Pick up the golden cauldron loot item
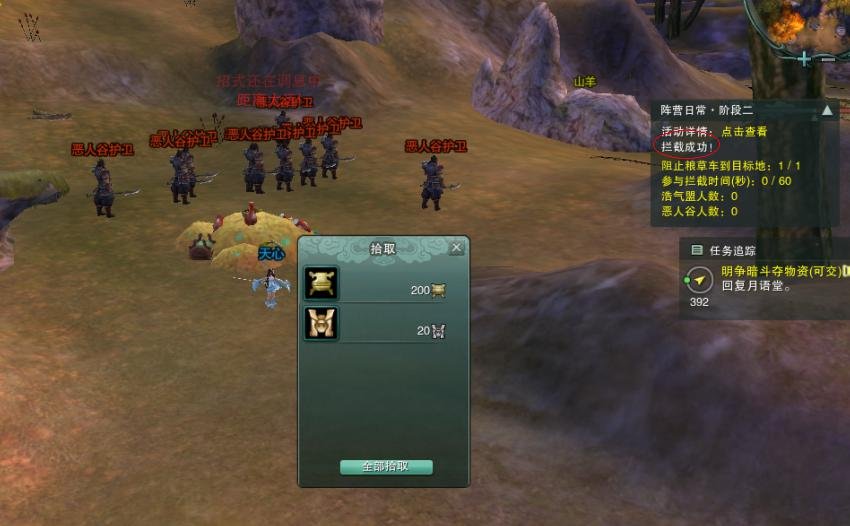The image size is (850, 526). click(321, 283)
